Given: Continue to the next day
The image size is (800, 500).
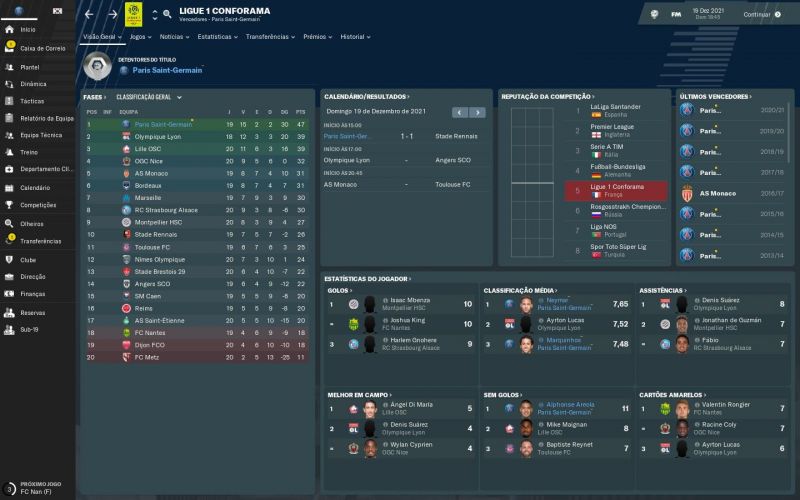Looking at the screenshot, I should [x=762, y=15].
